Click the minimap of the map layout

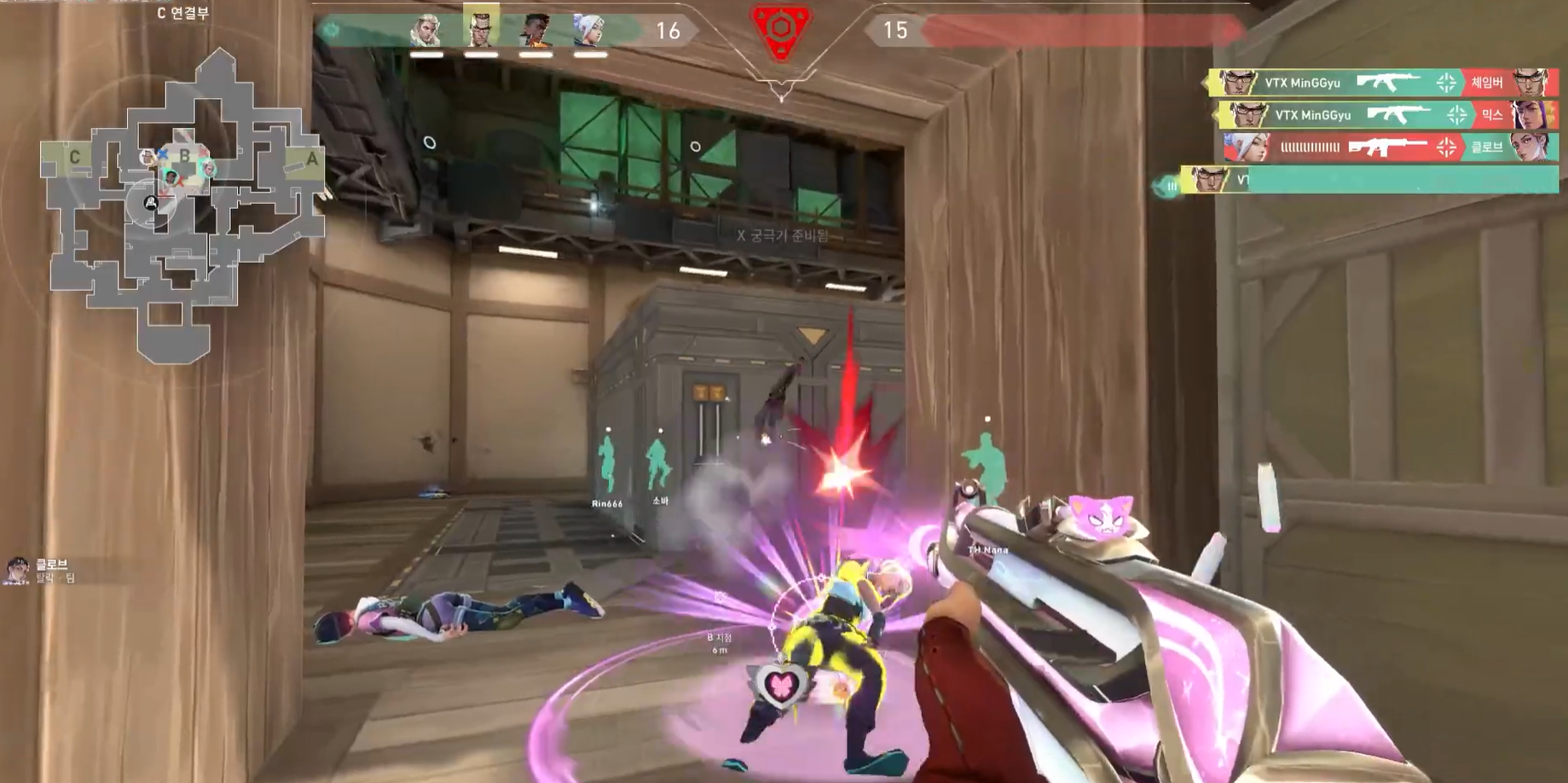[182, 205]
